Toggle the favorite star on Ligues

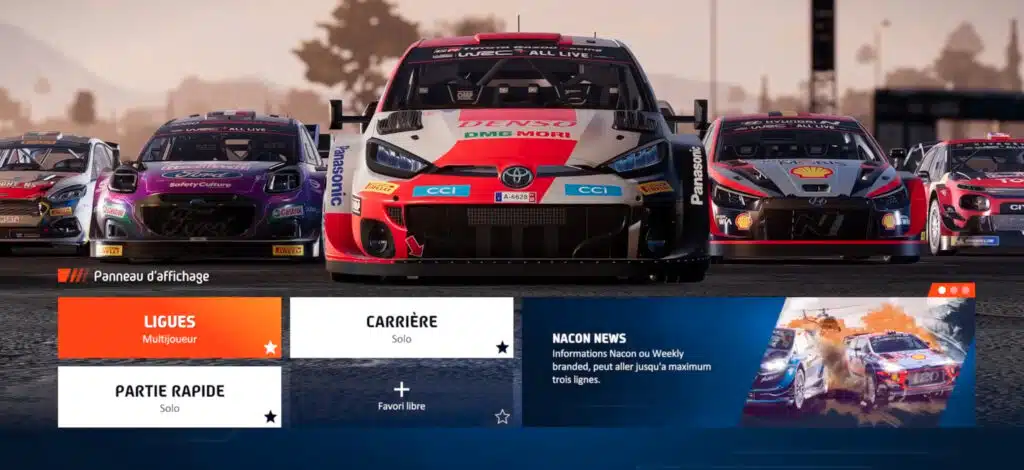click(270, 347)
